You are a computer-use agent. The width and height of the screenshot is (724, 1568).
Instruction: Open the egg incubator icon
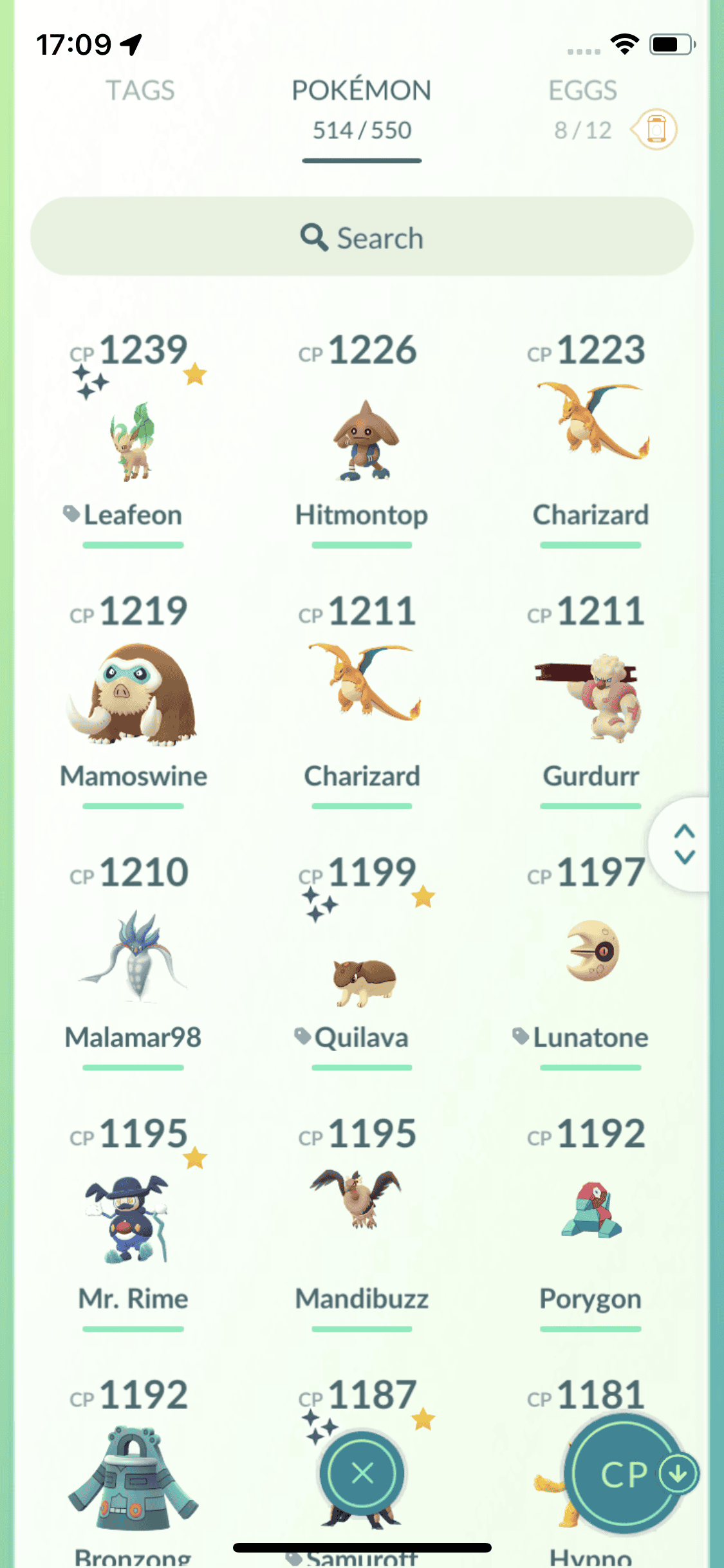tap(655, 129)
